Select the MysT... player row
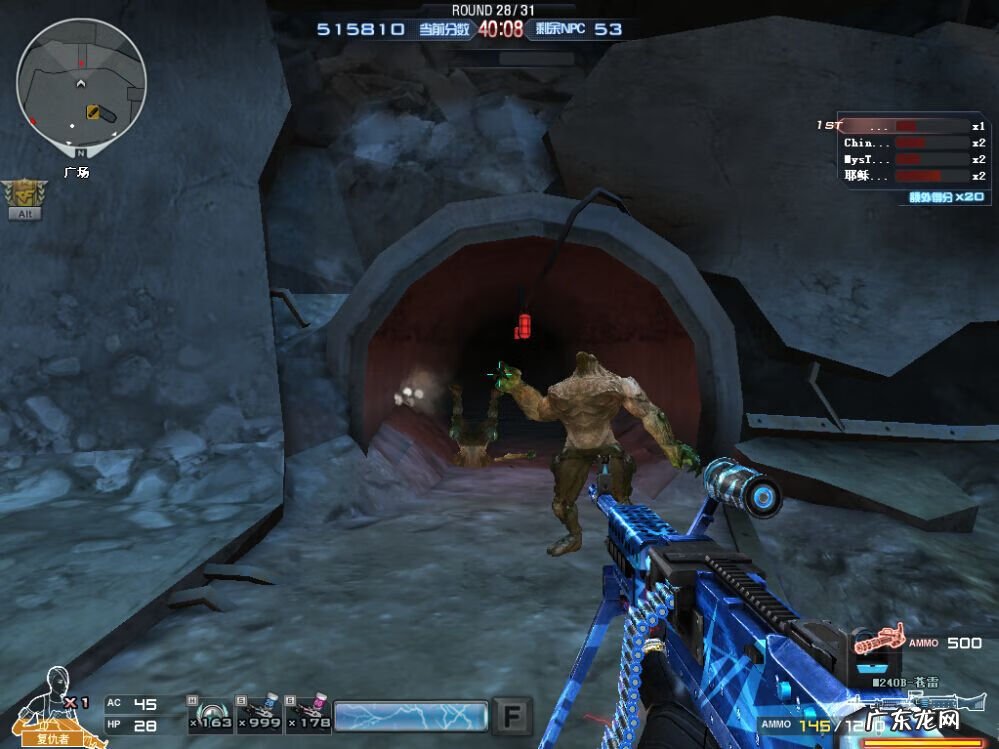Image resolution: width=999 pixels, height=749 pixels. (x=901, y=159)
